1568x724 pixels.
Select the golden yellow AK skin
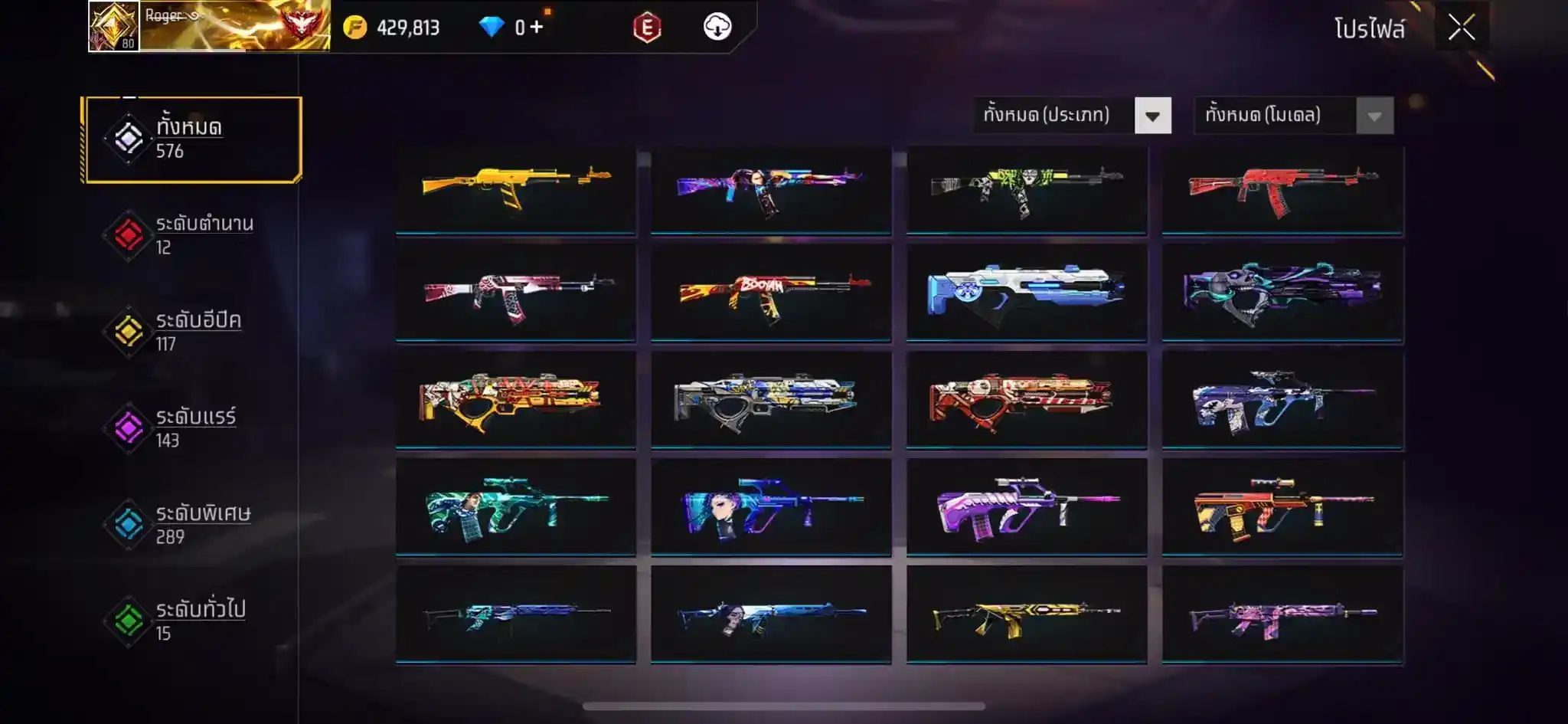(516, 188)
